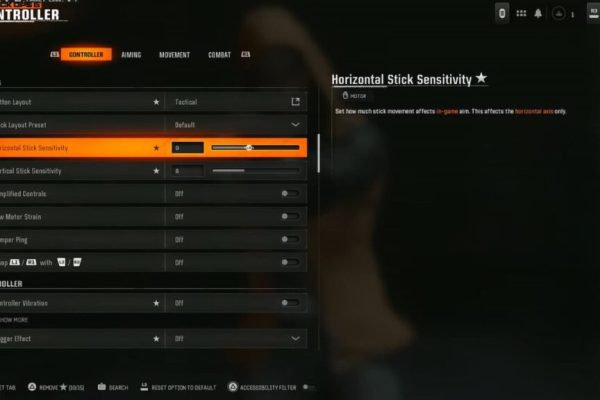The image size is (600, 400).
Task: Toggle the Swap L1/R1 with L2/R2 option
Action: pyautogui.click(x=289, y=262)
